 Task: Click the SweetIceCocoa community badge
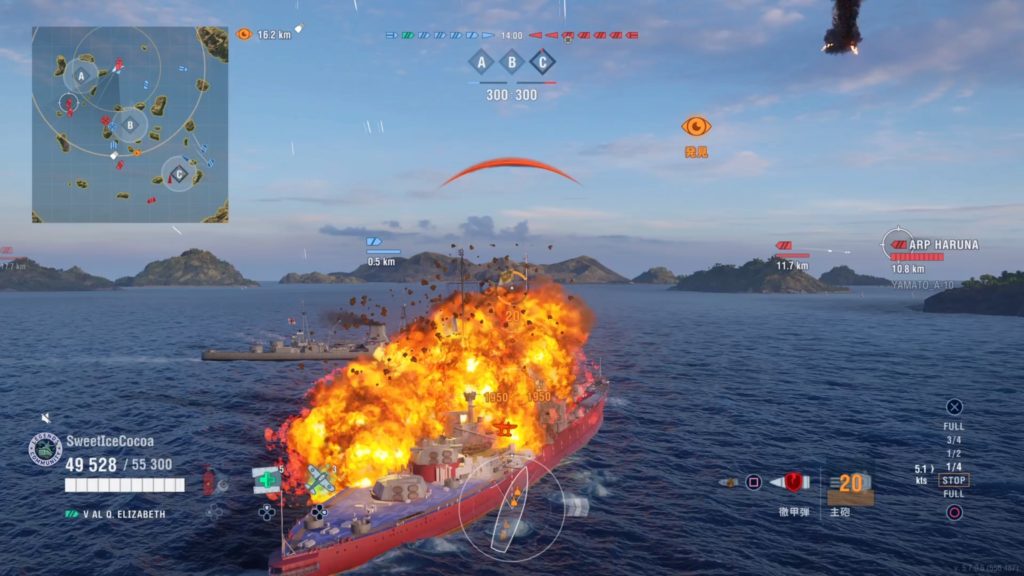click(45, 449)
